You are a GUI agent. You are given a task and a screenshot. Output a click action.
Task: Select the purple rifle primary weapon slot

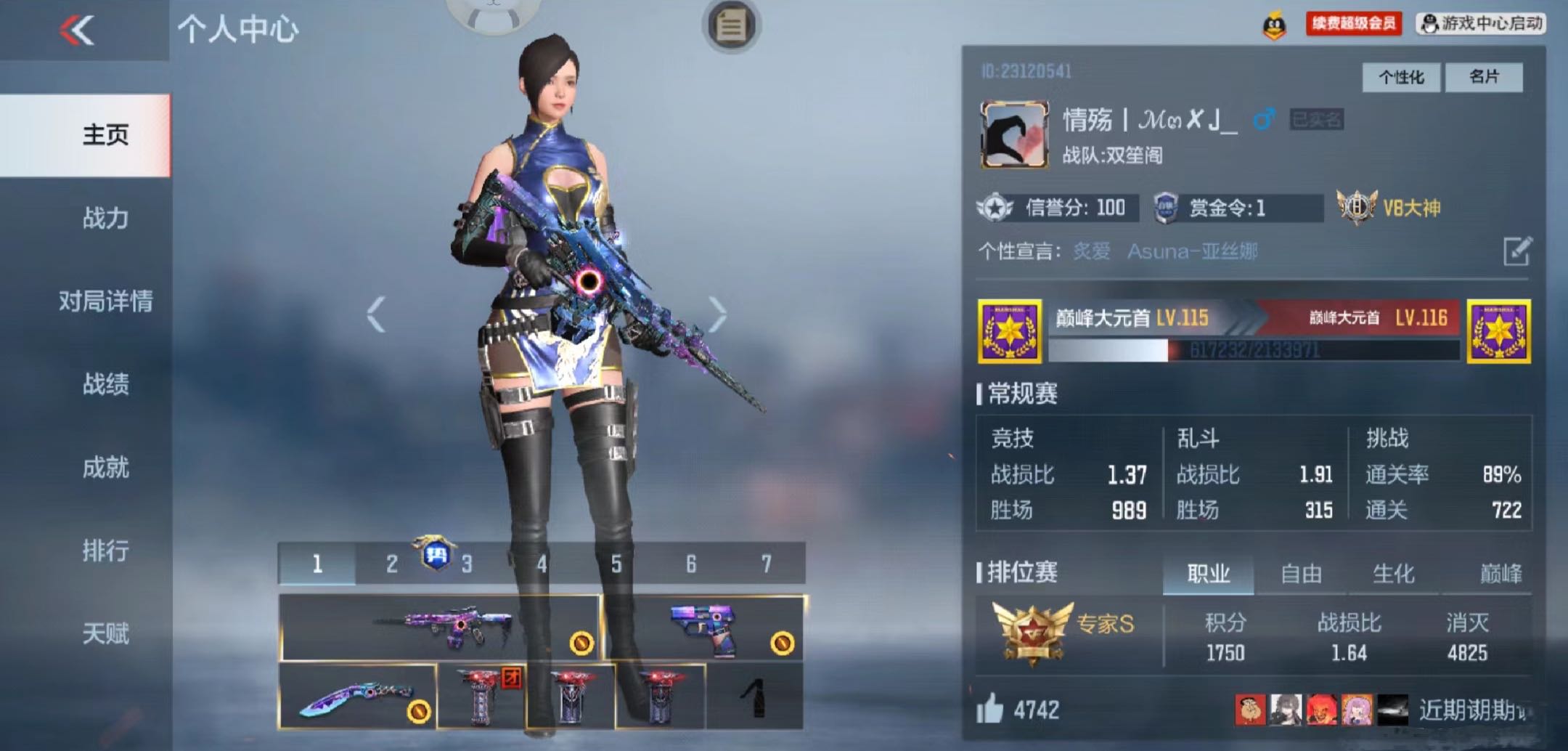pos(440,628)
